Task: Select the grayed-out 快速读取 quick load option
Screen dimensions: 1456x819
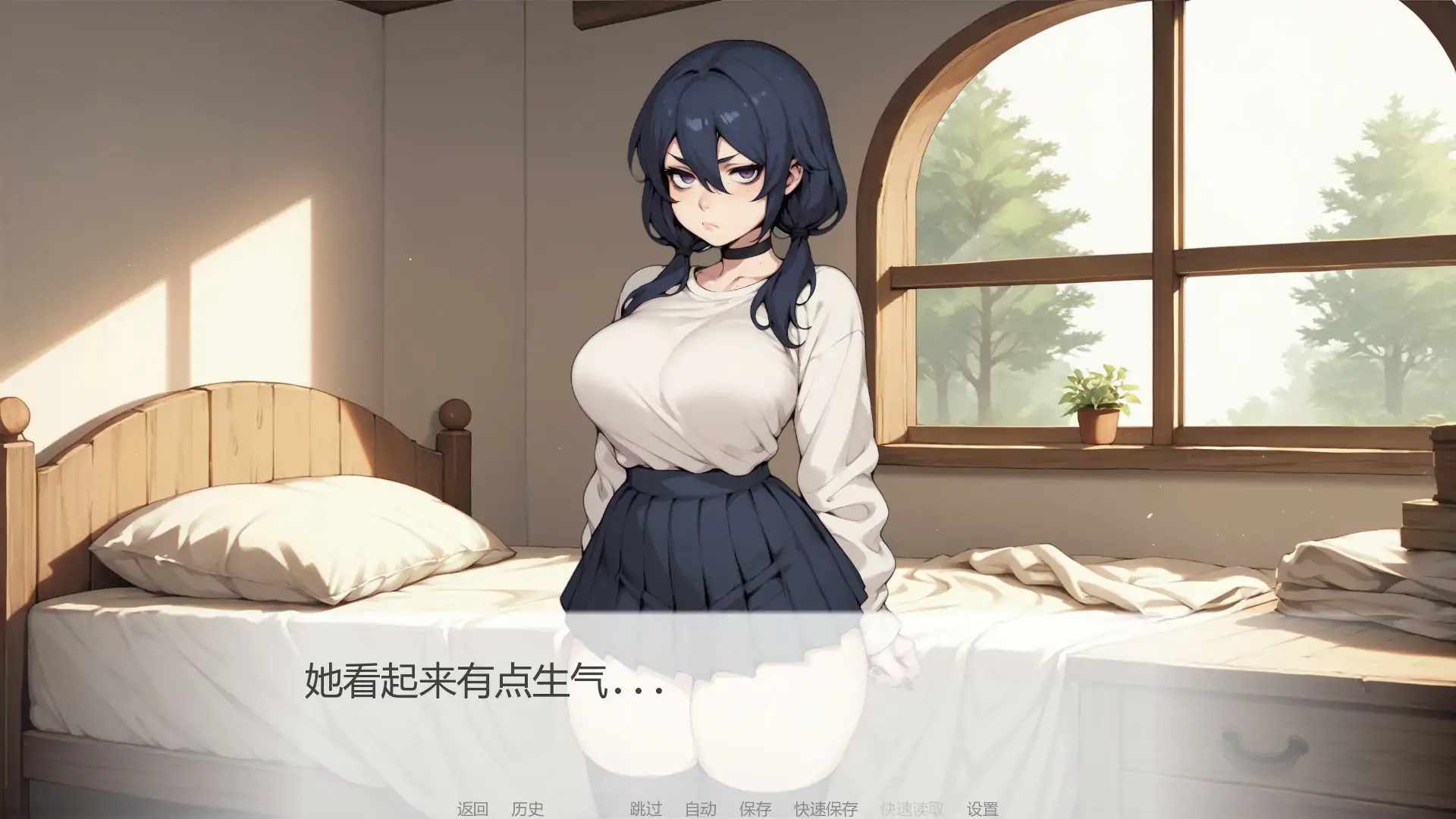Action: (x=910, y=808)
